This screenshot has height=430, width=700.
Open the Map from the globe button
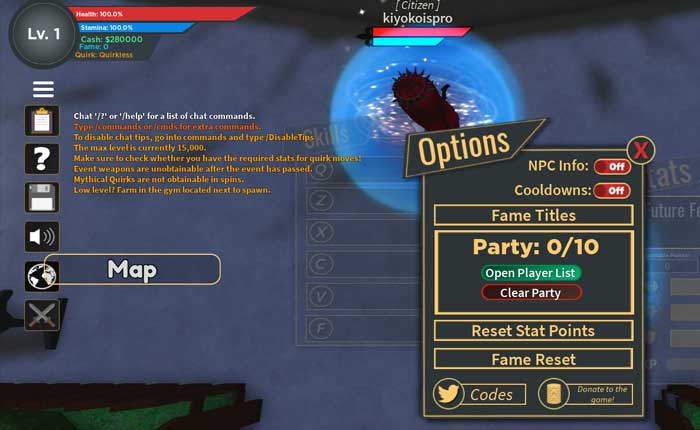coord(42,275)
